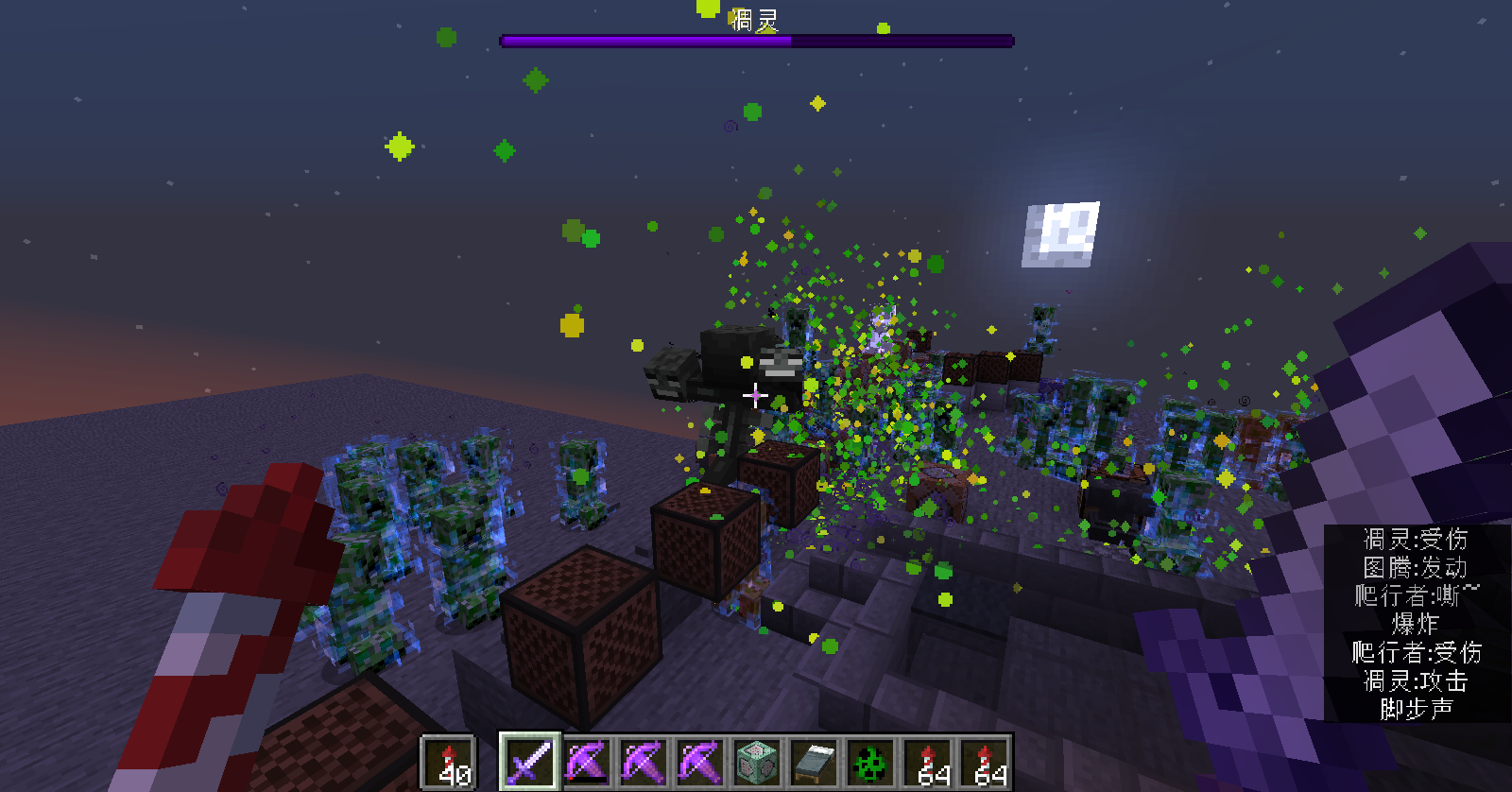The image size is (1512, 792).
Task: Select the creeper spawn egg slot
Action: (870, 761)
